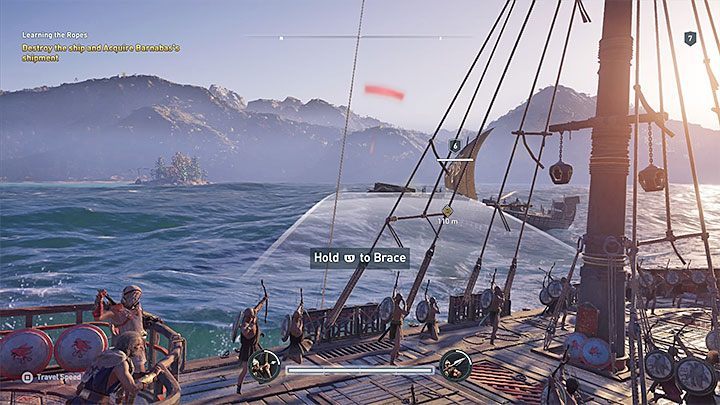Click the compass bar at top center
Image resolution: width=720 pixels, height=405 pixels.
point(360,37)
